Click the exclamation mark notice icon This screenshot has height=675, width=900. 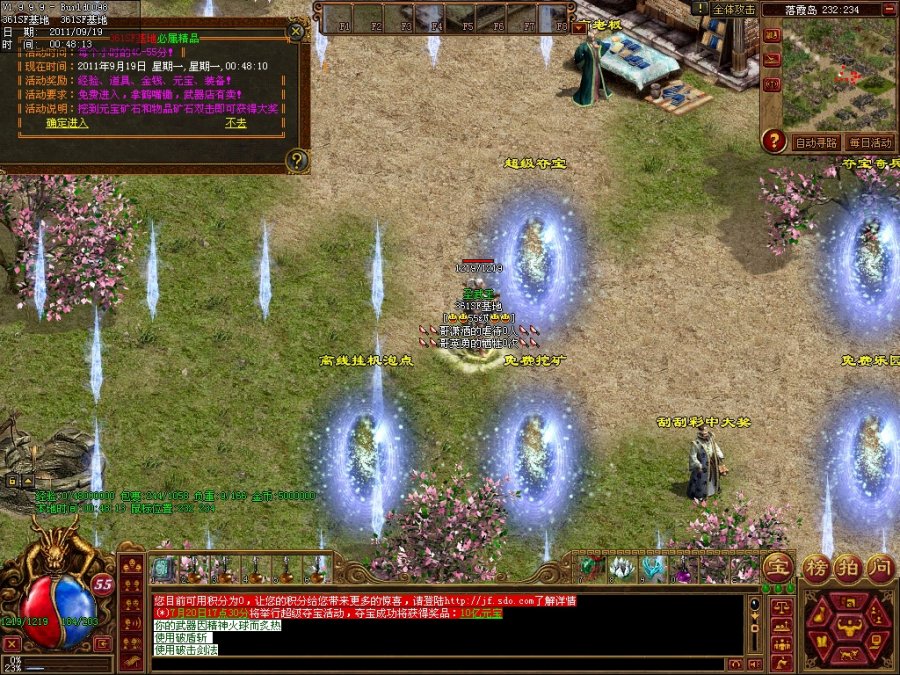tap(699, 8)
